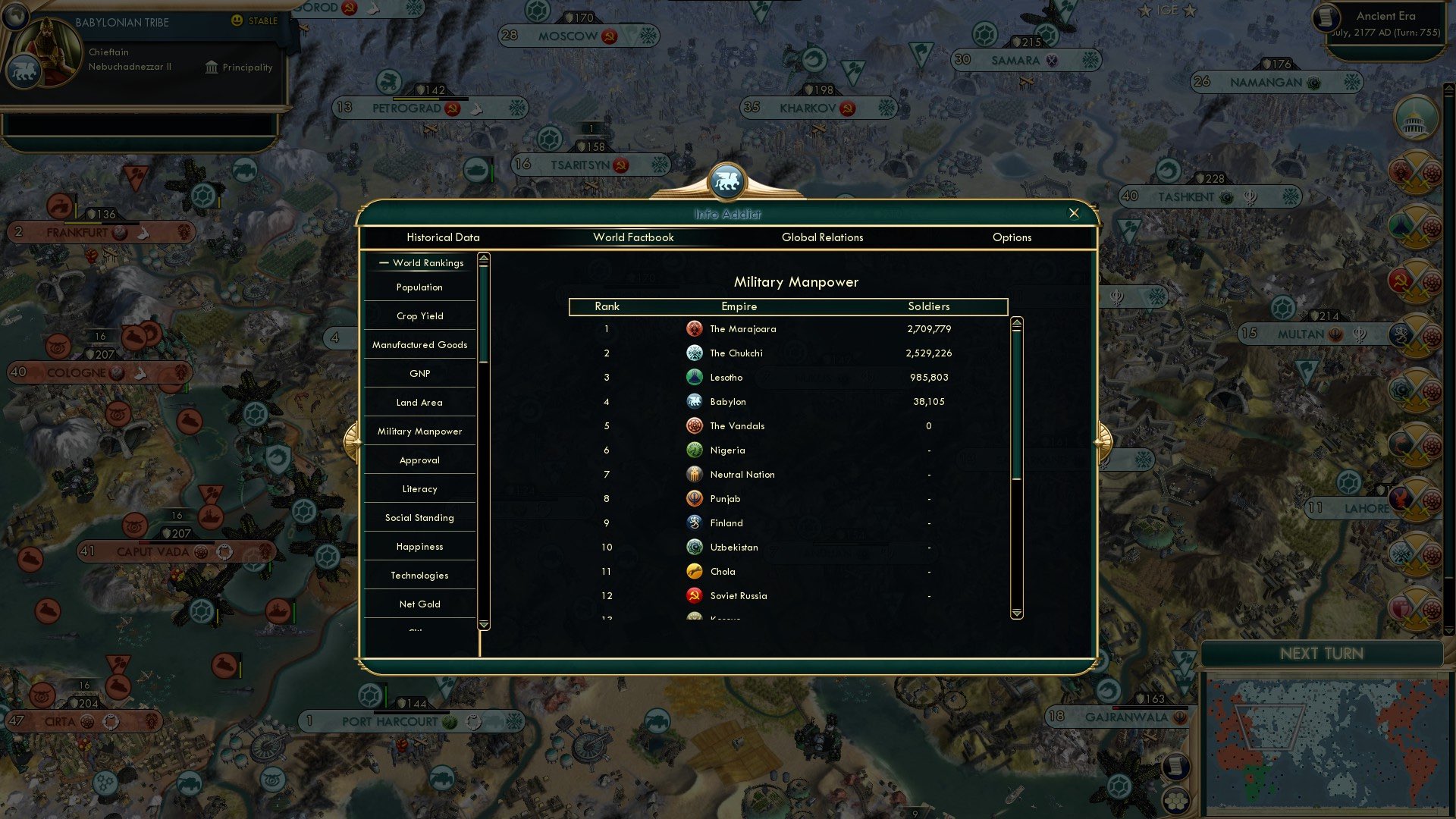This screenshot has height=819, width=1456.
Task: Select the Net Gold ranking category
Action: (x=419, y=604)
